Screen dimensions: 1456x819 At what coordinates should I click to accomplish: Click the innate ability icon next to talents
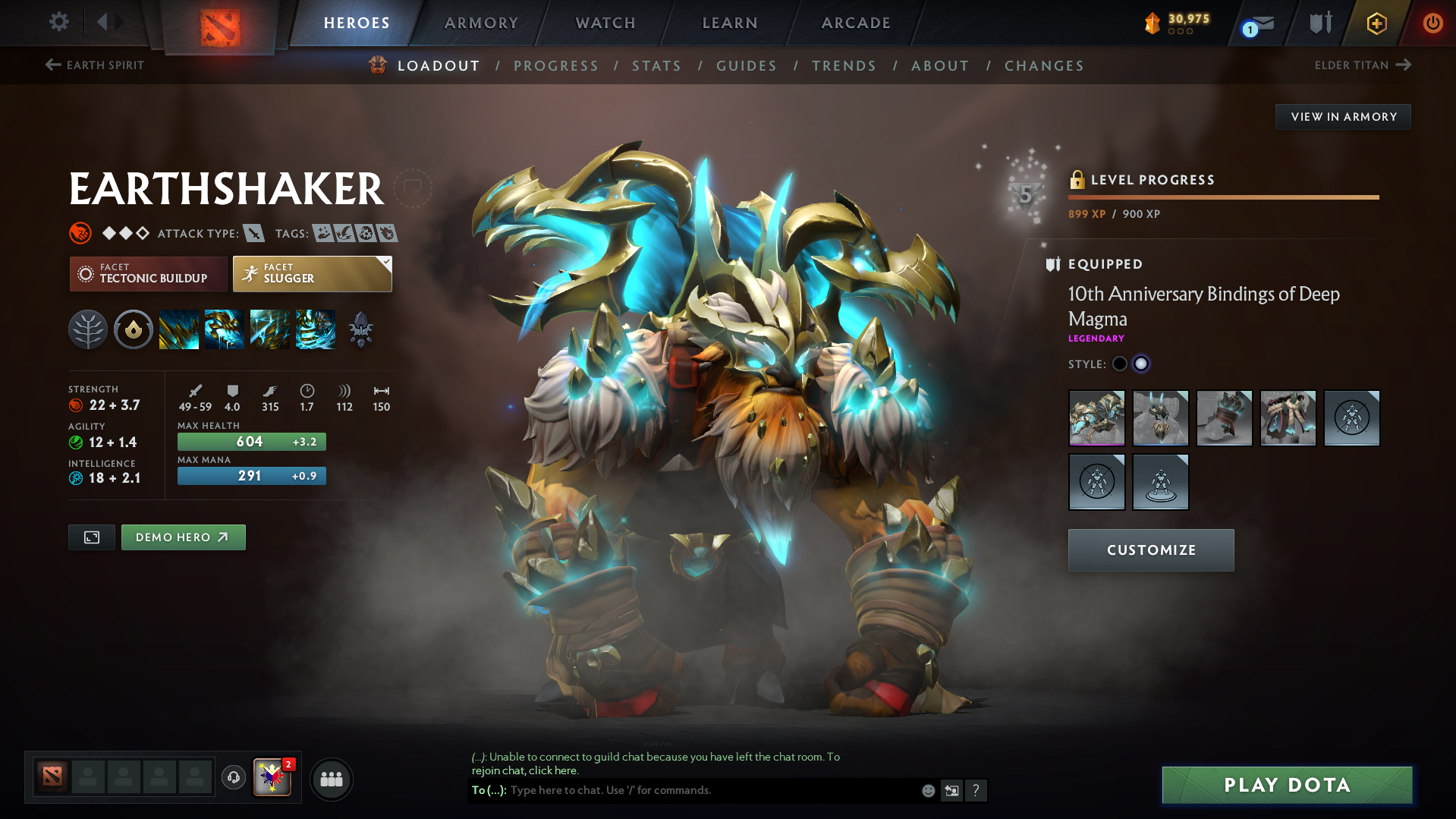(x=134, y=329)
